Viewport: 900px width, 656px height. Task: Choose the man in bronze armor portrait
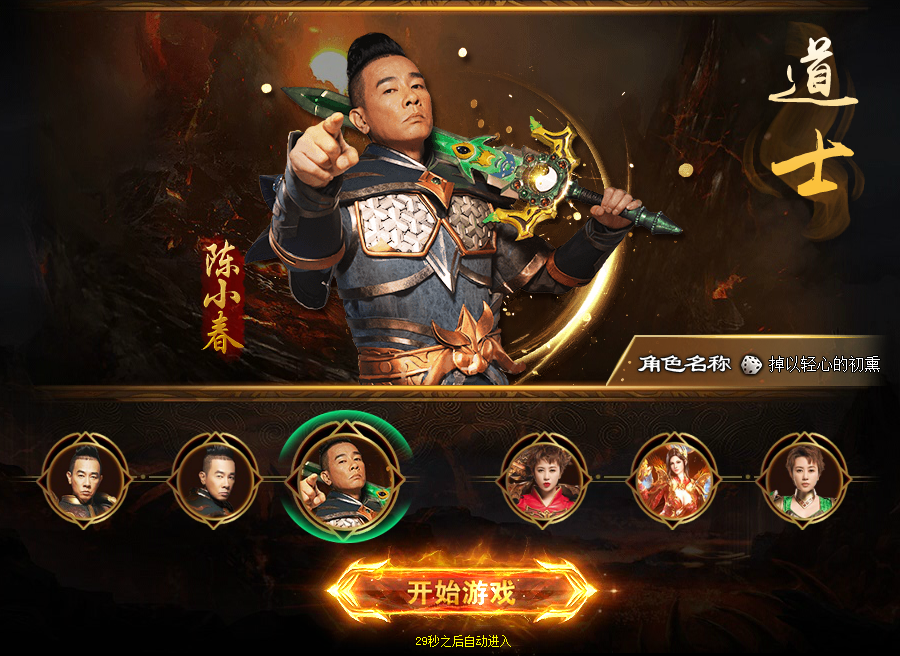pyautogui.click(x=84, y=478)
